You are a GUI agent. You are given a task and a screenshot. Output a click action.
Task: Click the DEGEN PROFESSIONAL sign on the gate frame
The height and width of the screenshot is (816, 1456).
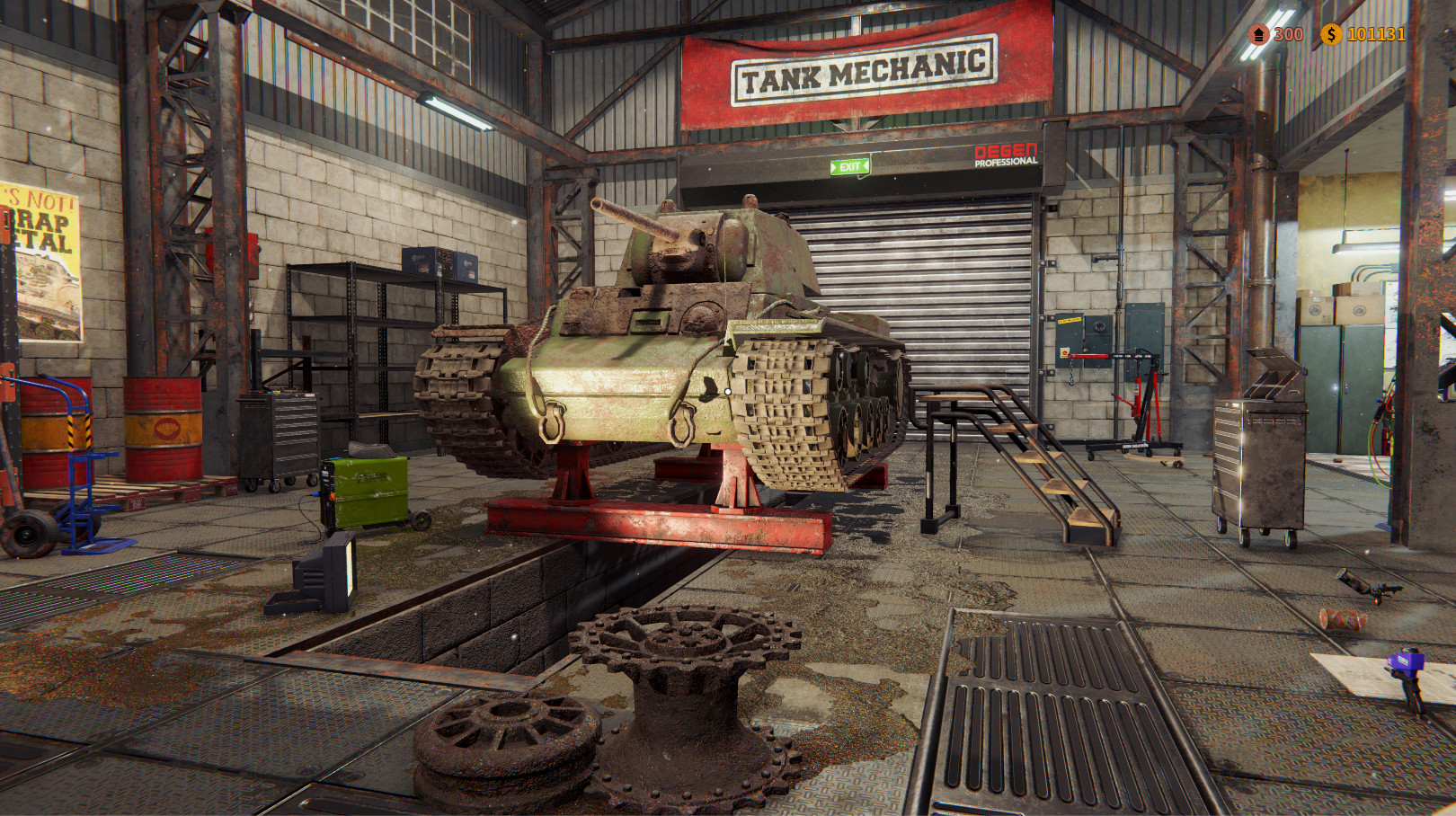click(1005, 155)
